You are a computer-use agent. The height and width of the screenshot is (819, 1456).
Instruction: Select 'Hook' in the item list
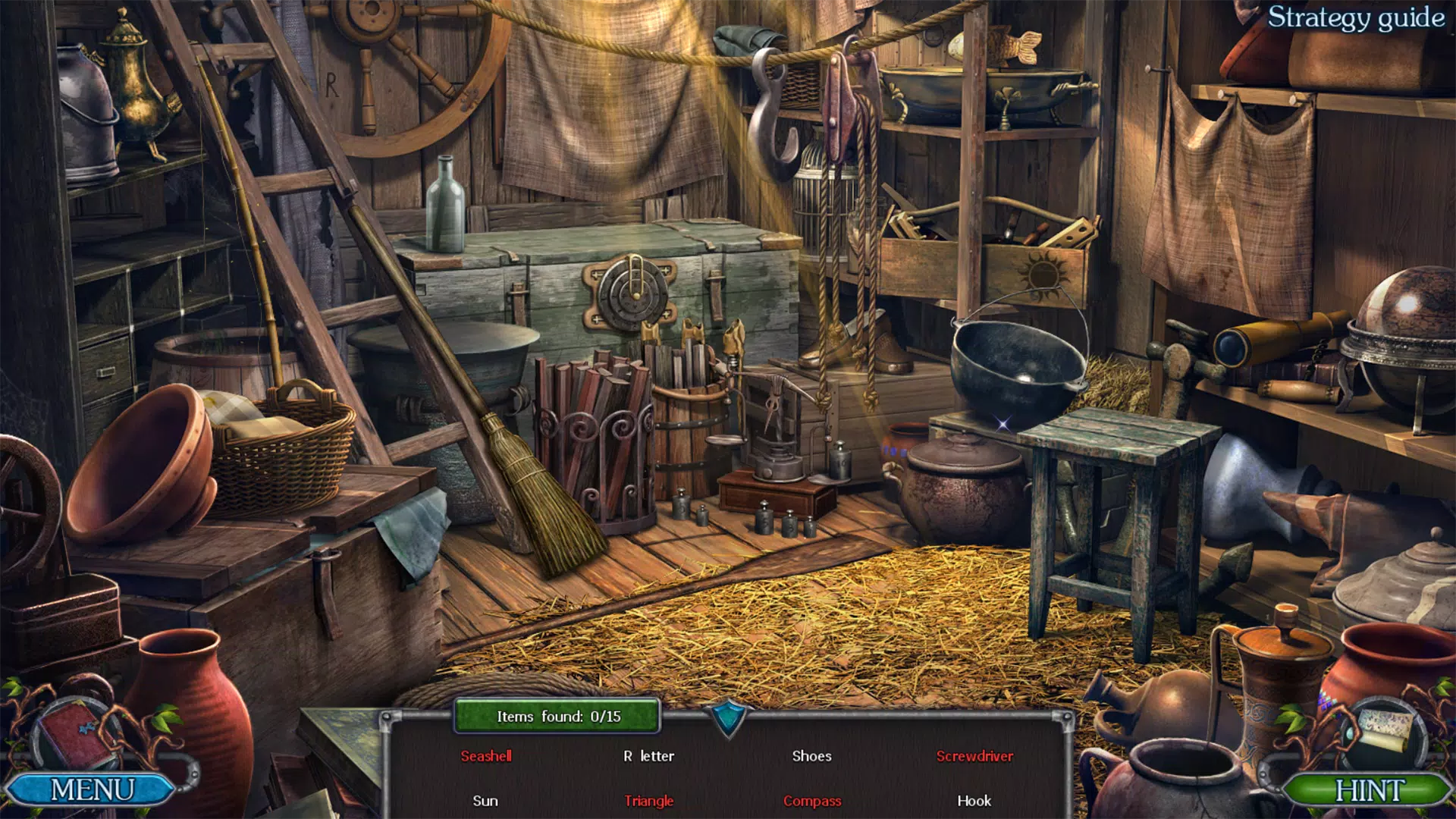(x=975, y=800)
